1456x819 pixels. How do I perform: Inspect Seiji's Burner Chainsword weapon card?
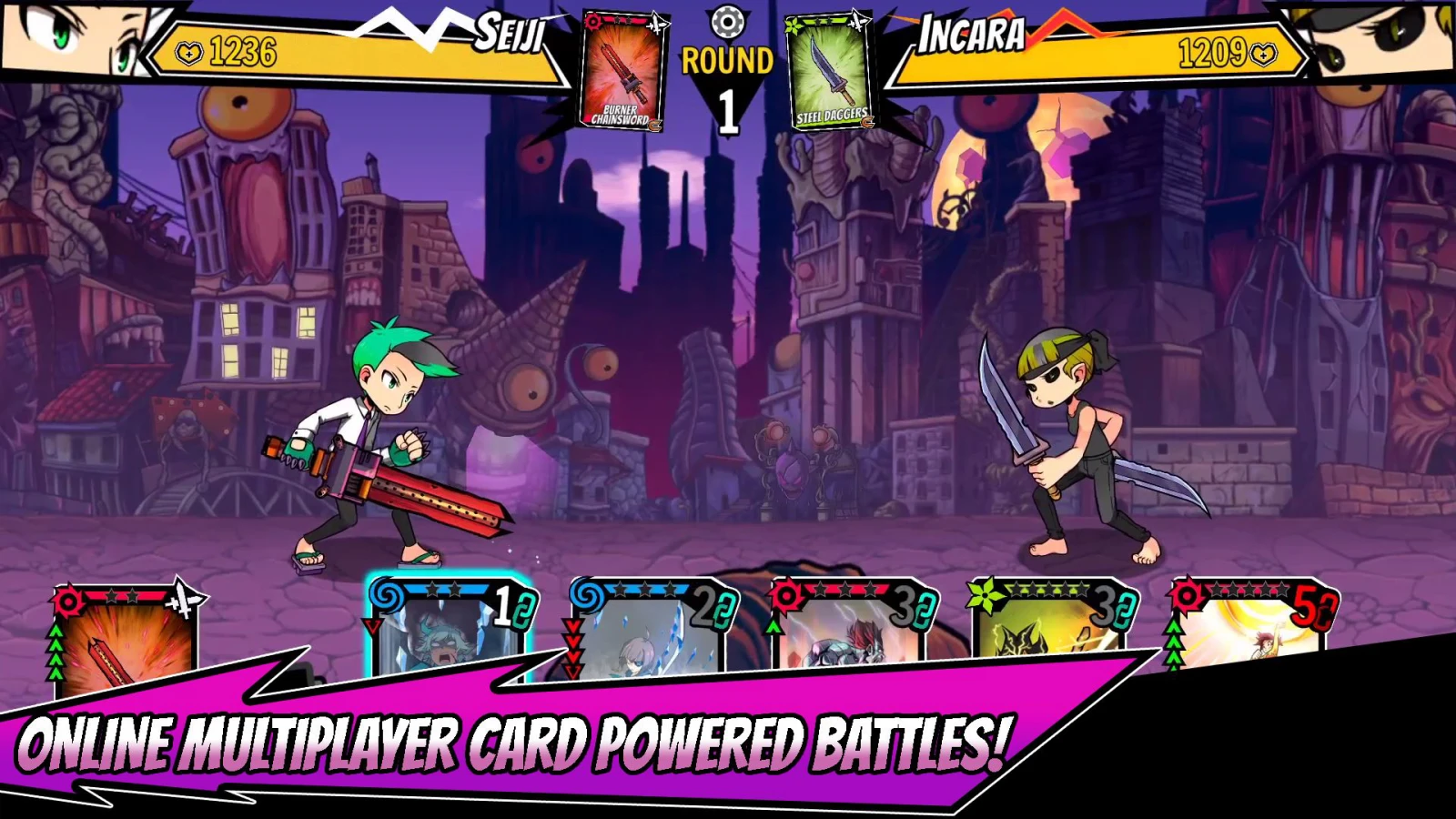[x=623, y=71]
